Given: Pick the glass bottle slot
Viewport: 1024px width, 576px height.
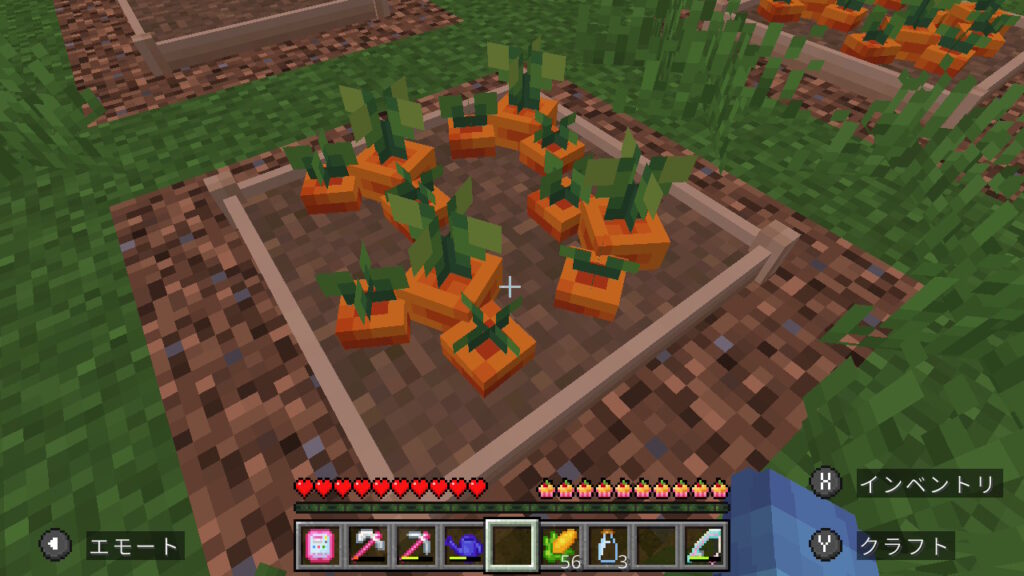Looking at the screenshot, I should (609, 546).
